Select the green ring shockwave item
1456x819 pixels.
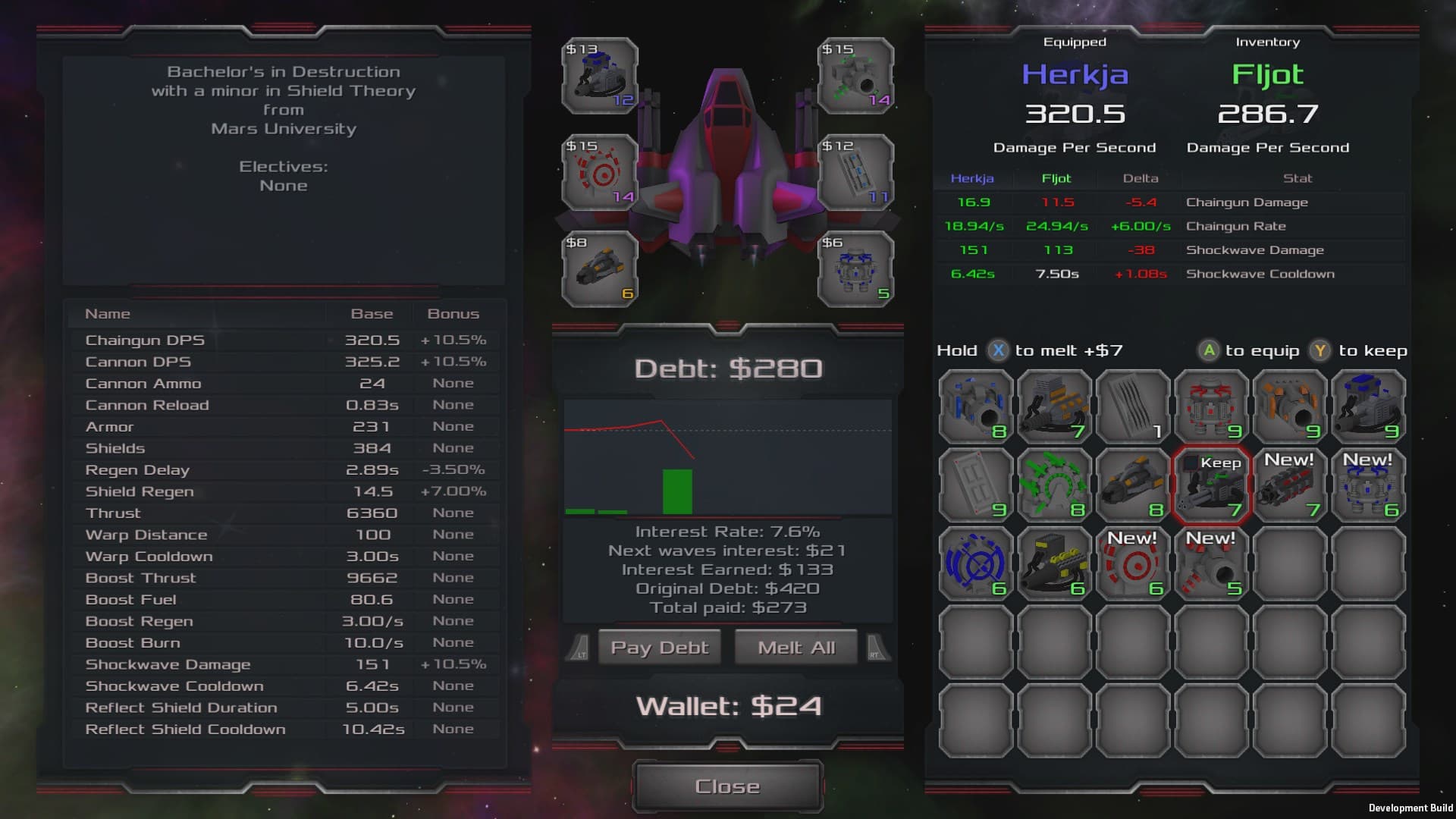pos(1054,485)
